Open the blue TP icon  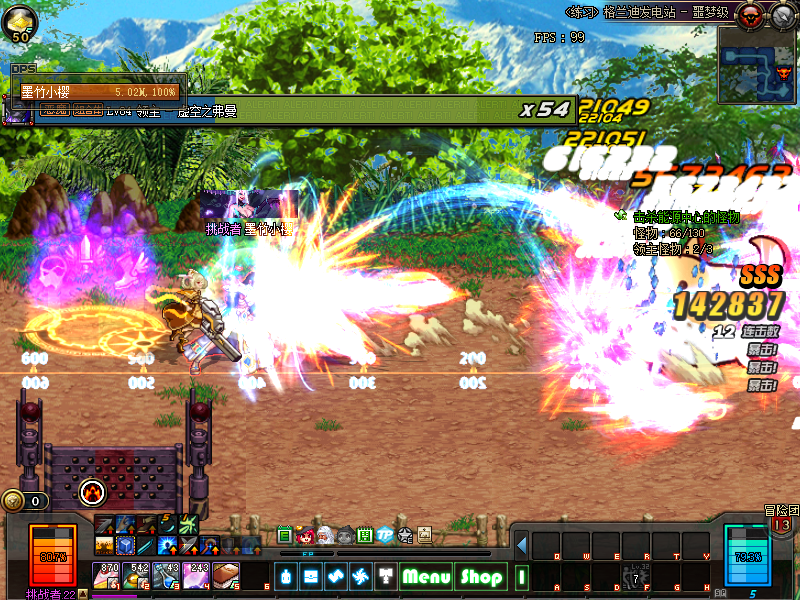tap(385, 535)
